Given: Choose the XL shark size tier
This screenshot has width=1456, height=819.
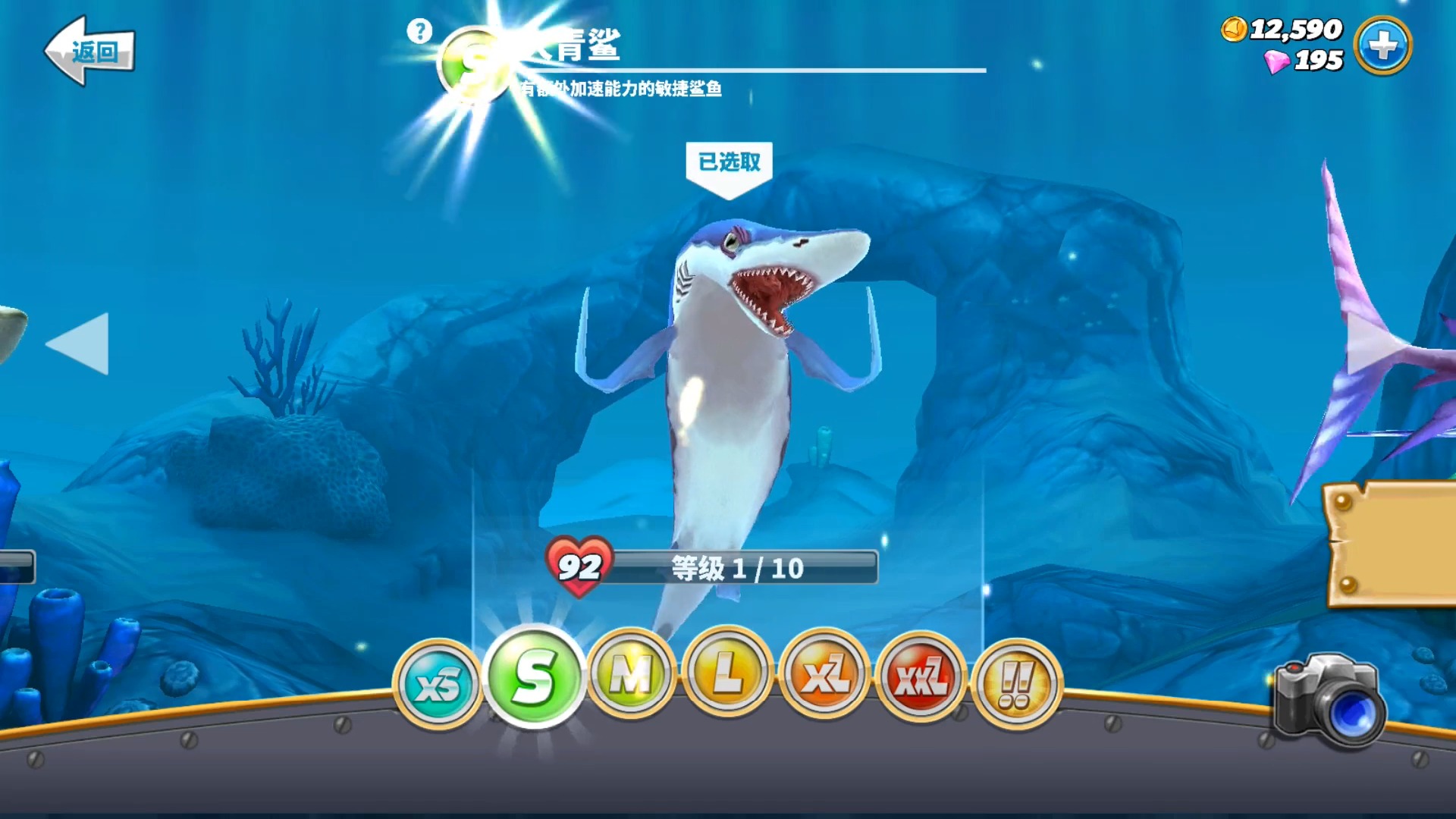Looking at the screenshot, I should [824, 674].
